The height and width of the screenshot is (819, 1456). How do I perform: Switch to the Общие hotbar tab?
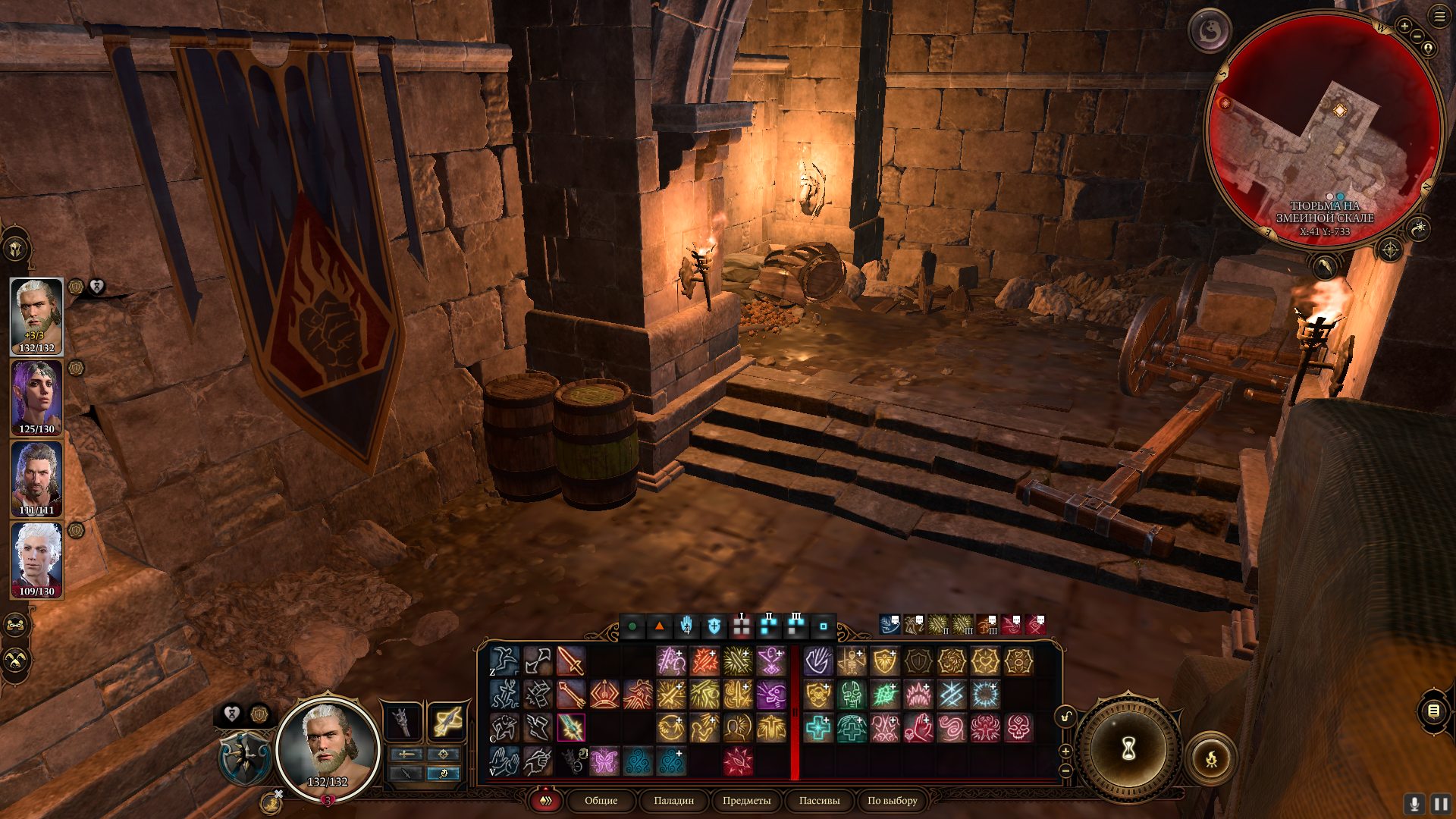[x=601, y=800]
